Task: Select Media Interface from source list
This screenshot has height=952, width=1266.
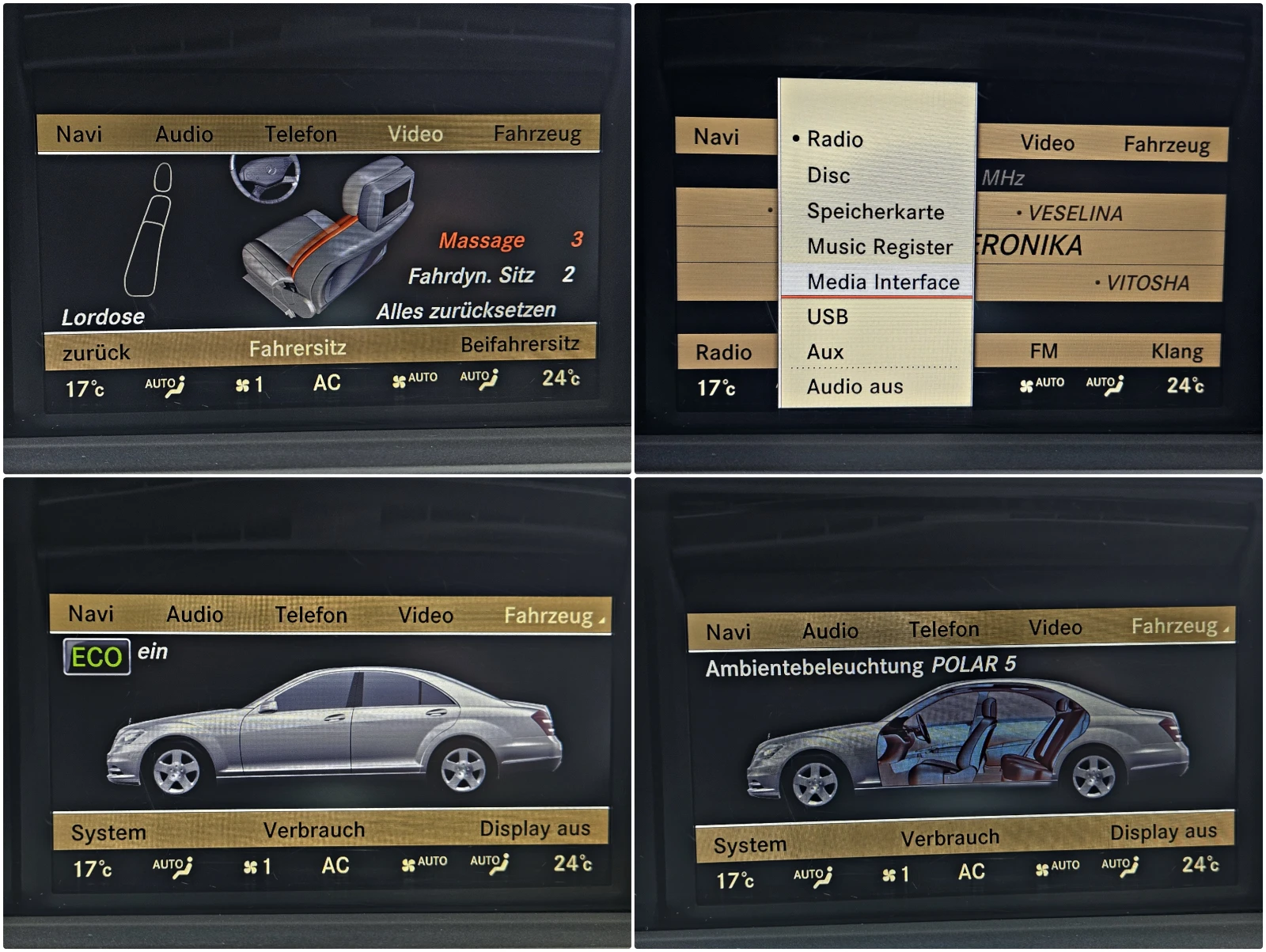Action: (x=883, y=282)
